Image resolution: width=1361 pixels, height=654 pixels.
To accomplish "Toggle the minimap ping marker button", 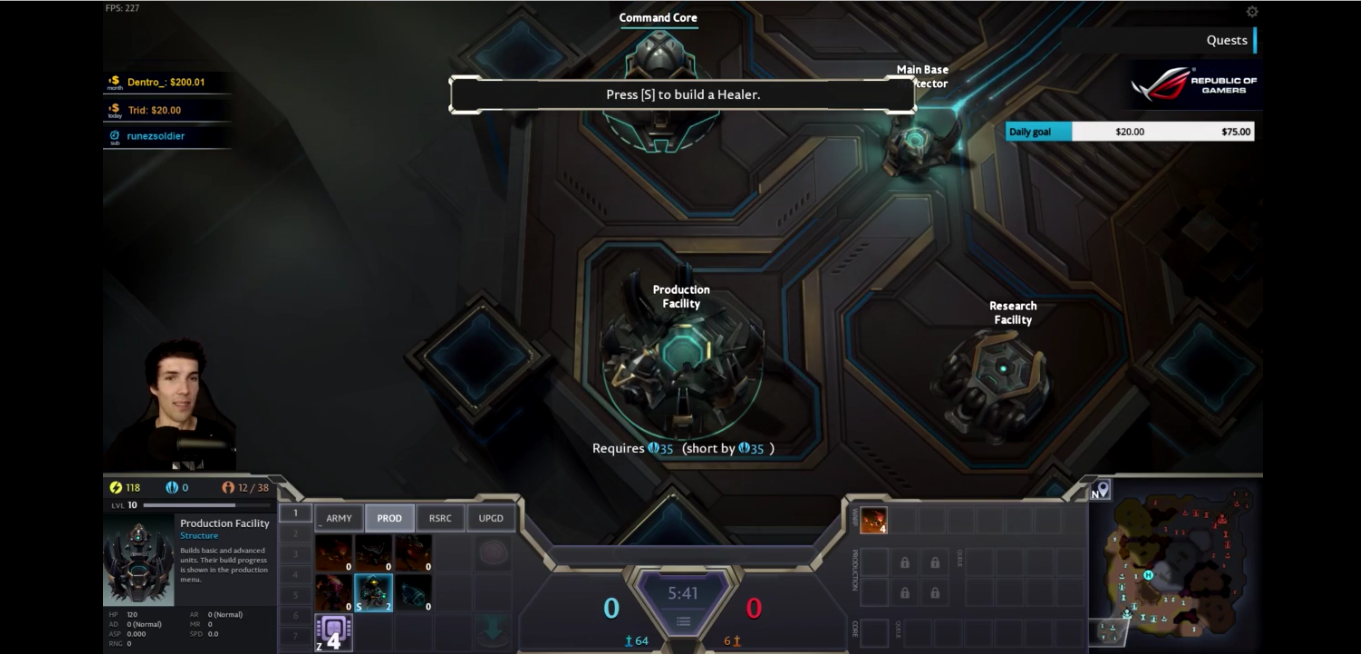I will [1101, 490].
